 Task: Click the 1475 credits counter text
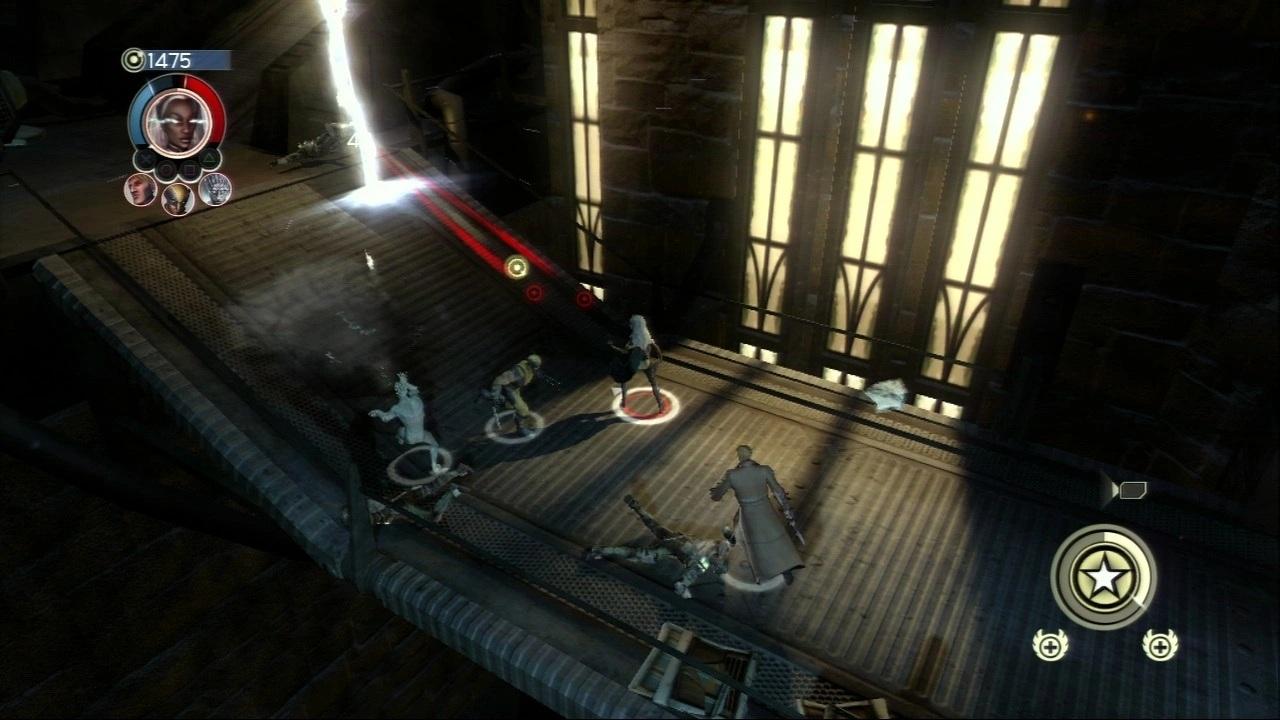click(170, 59)
